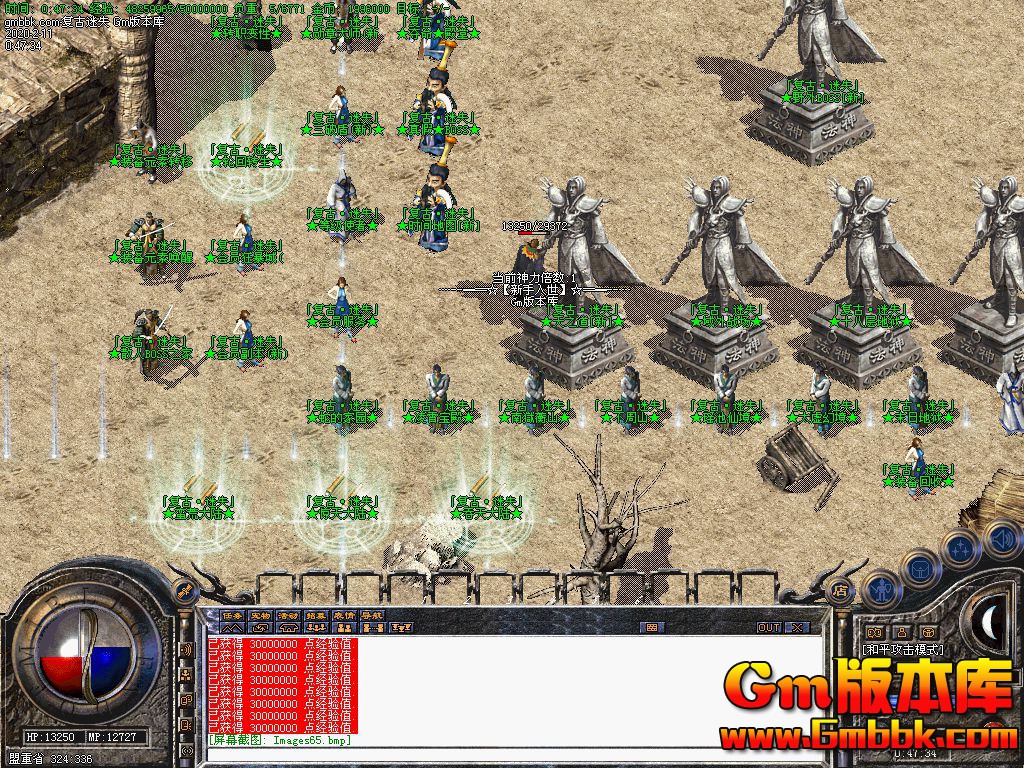Image resolution: width=1024 pixels, height=768 pixels.
Task: Click the small keyboard icon button on the chat bar
Action: 652,628
